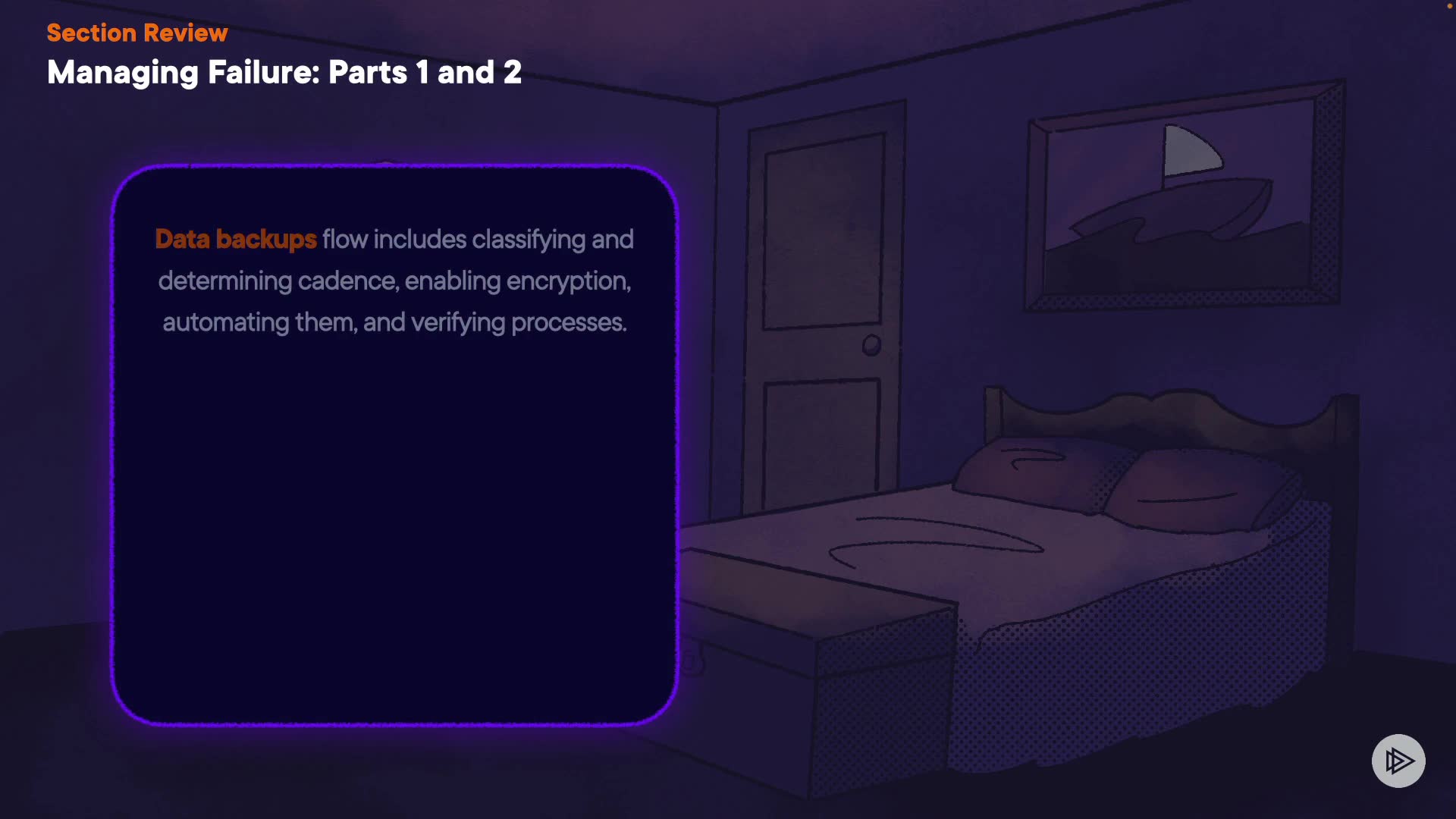Click the circular play logo button

click(1398, 761)
